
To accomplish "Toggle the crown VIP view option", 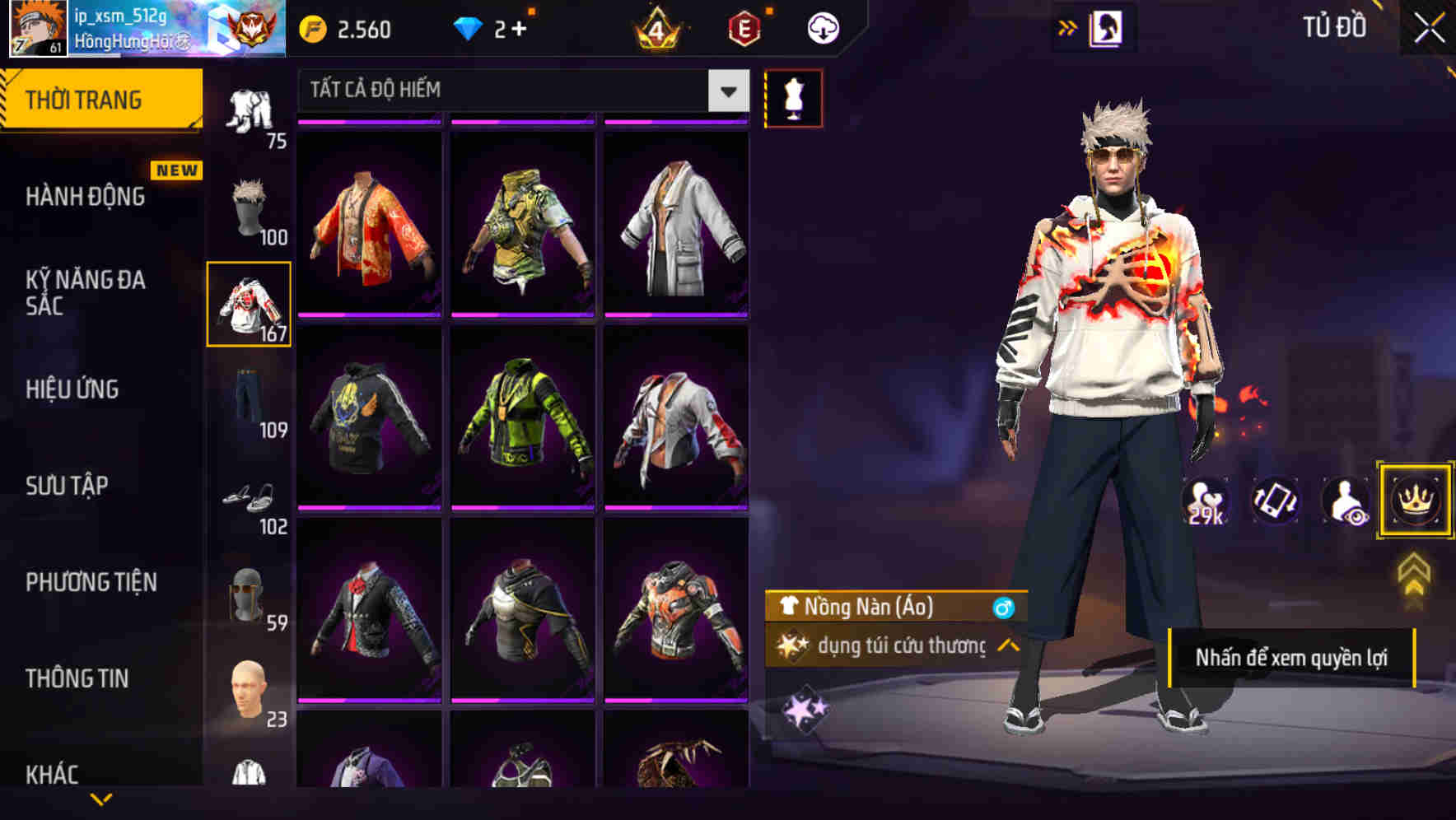I will pyautogui.click(x=1416, y=500).
